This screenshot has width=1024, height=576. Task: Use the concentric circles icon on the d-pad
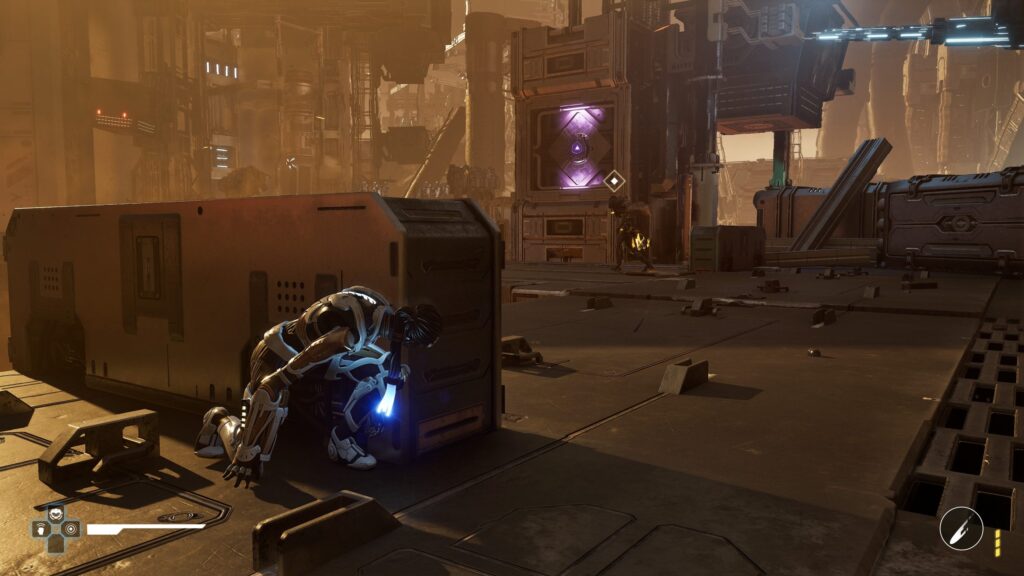[x=70, y=528]
